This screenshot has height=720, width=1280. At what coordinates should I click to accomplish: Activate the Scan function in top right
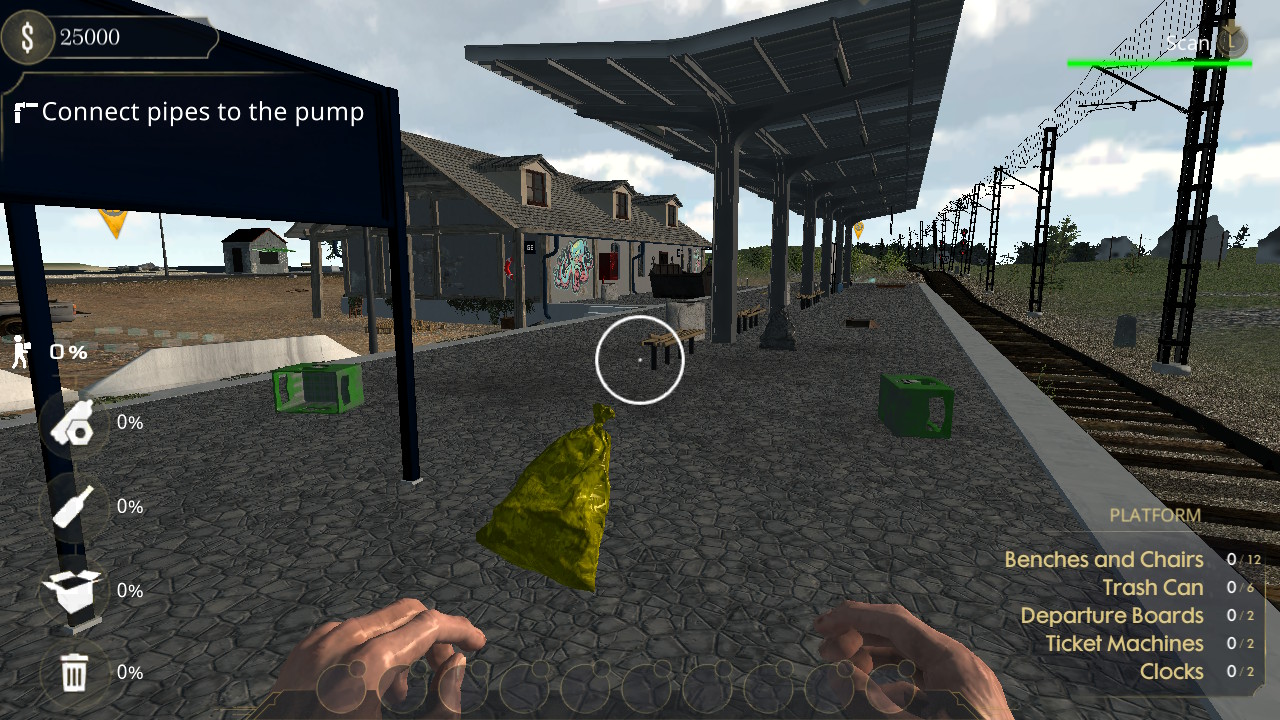coord(1185,43)
